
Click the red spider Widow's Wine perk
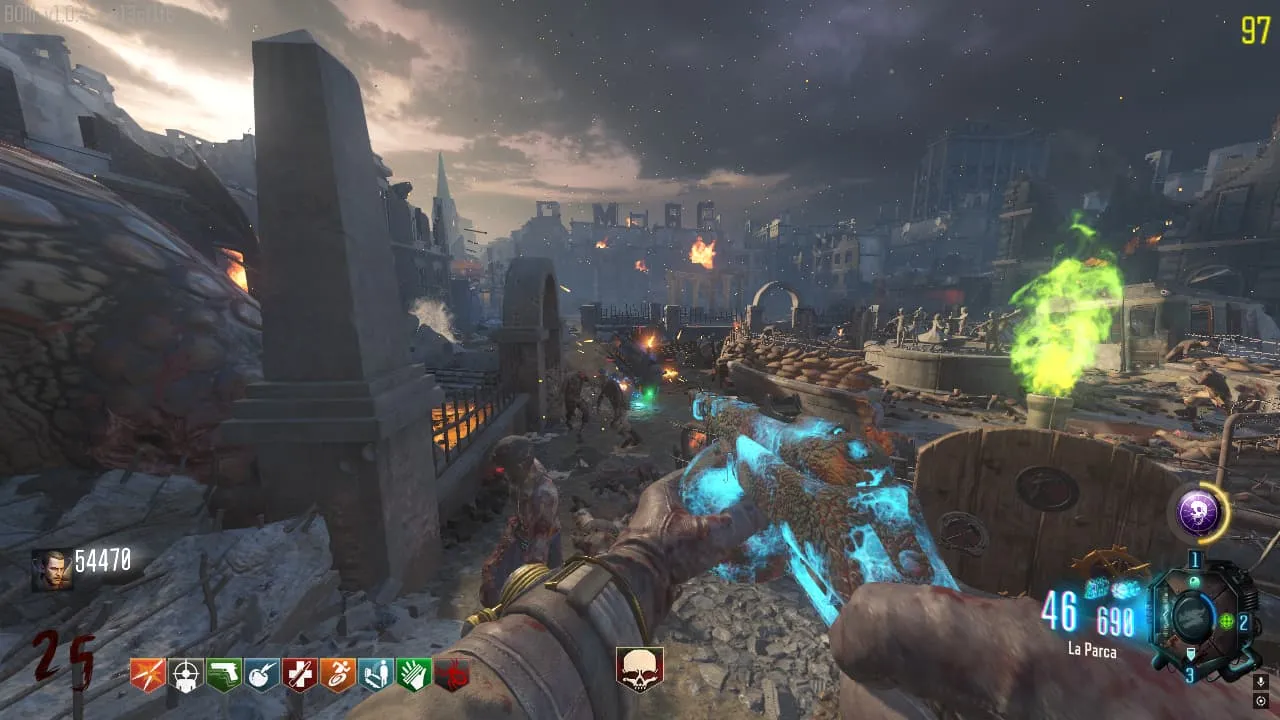coord(452,675)
